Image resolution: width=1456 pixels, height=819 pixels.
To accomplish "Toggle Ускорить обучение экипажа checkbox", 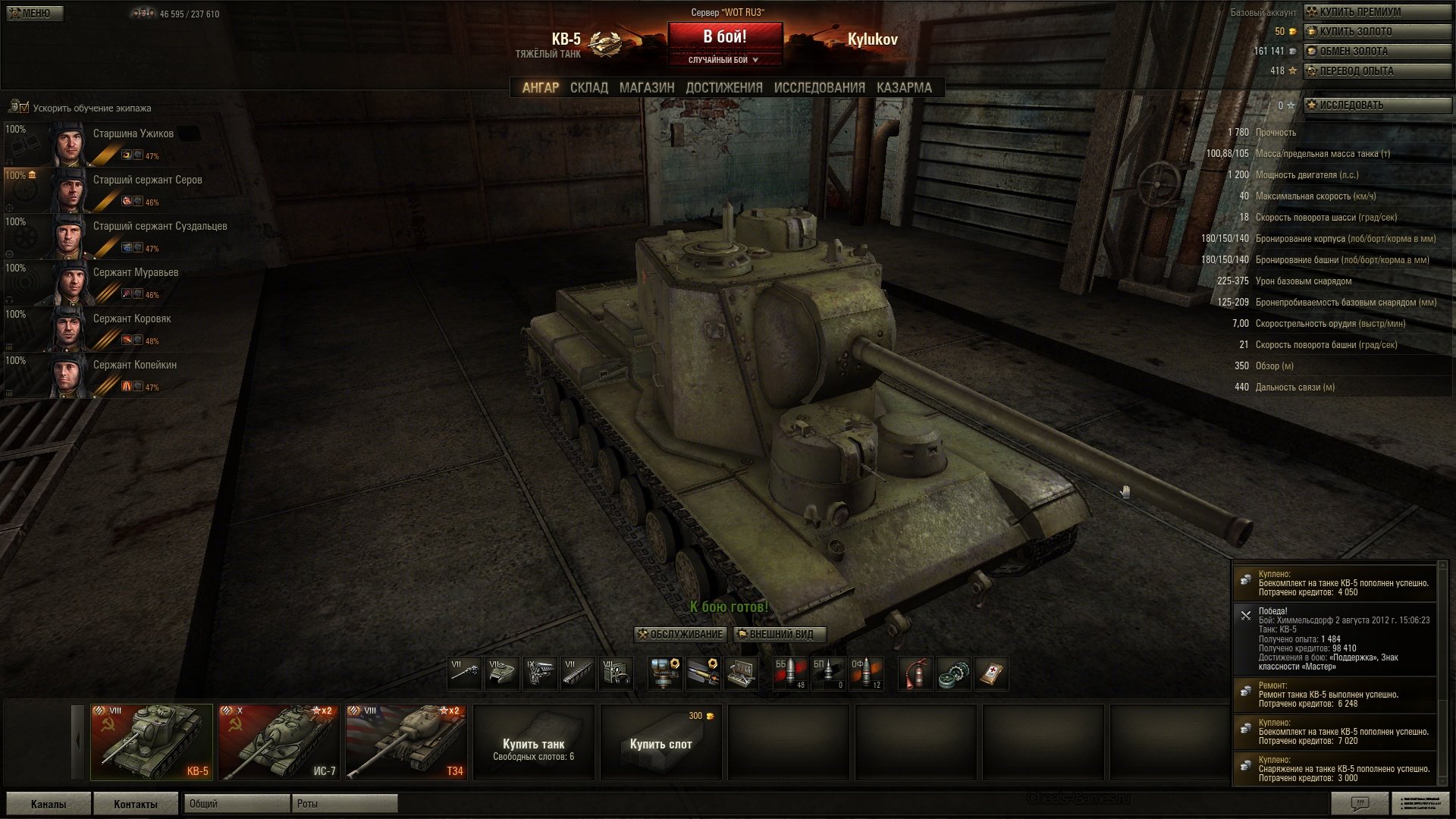I will point(24,108).
